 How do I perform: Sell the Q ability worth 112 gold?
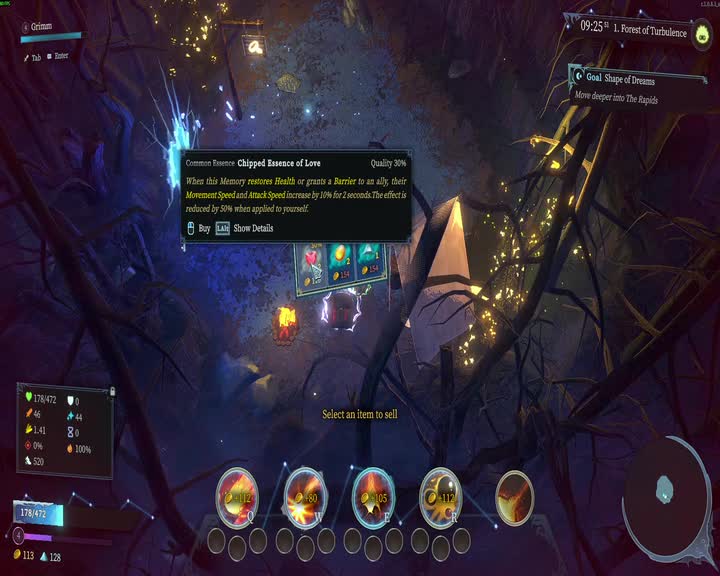click(x=237, y=497)
